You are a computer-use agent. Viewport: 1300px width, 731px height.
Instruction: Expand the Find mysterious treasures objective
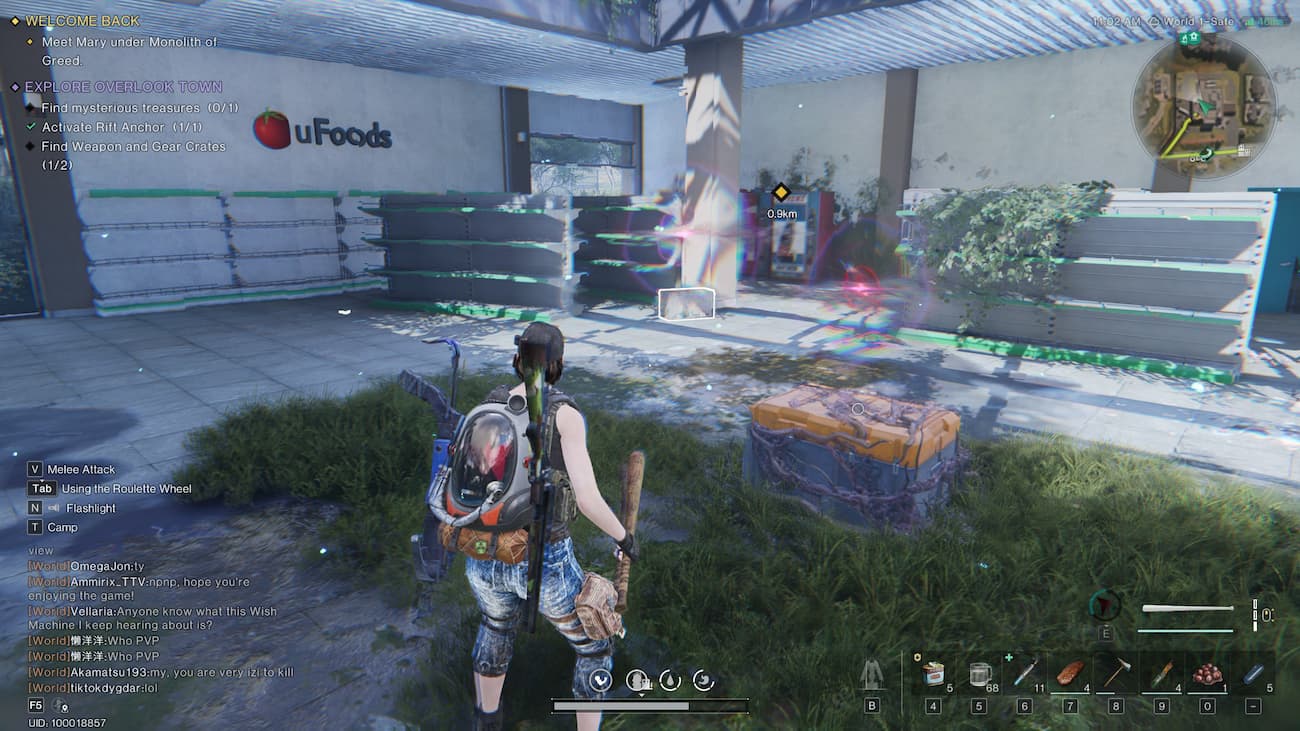point(31,107)
